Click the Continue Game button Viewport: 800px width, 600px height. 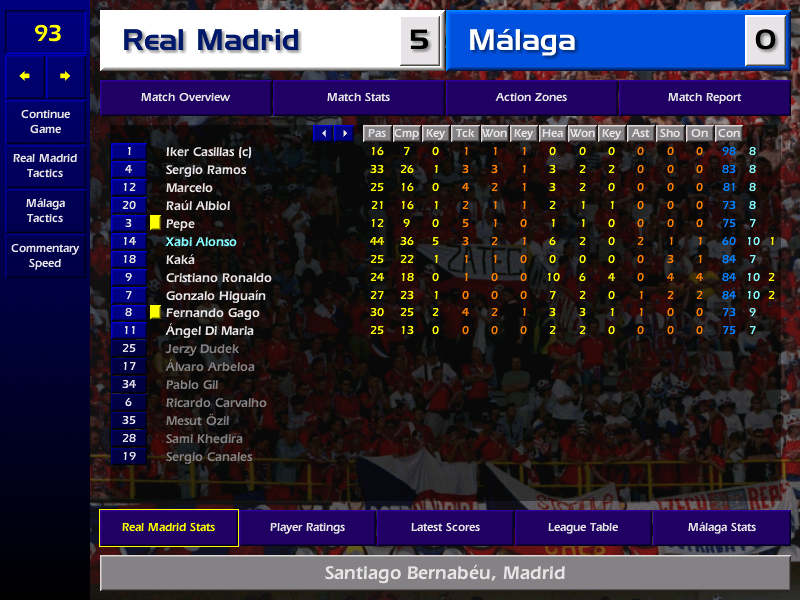tap(45, 122)
